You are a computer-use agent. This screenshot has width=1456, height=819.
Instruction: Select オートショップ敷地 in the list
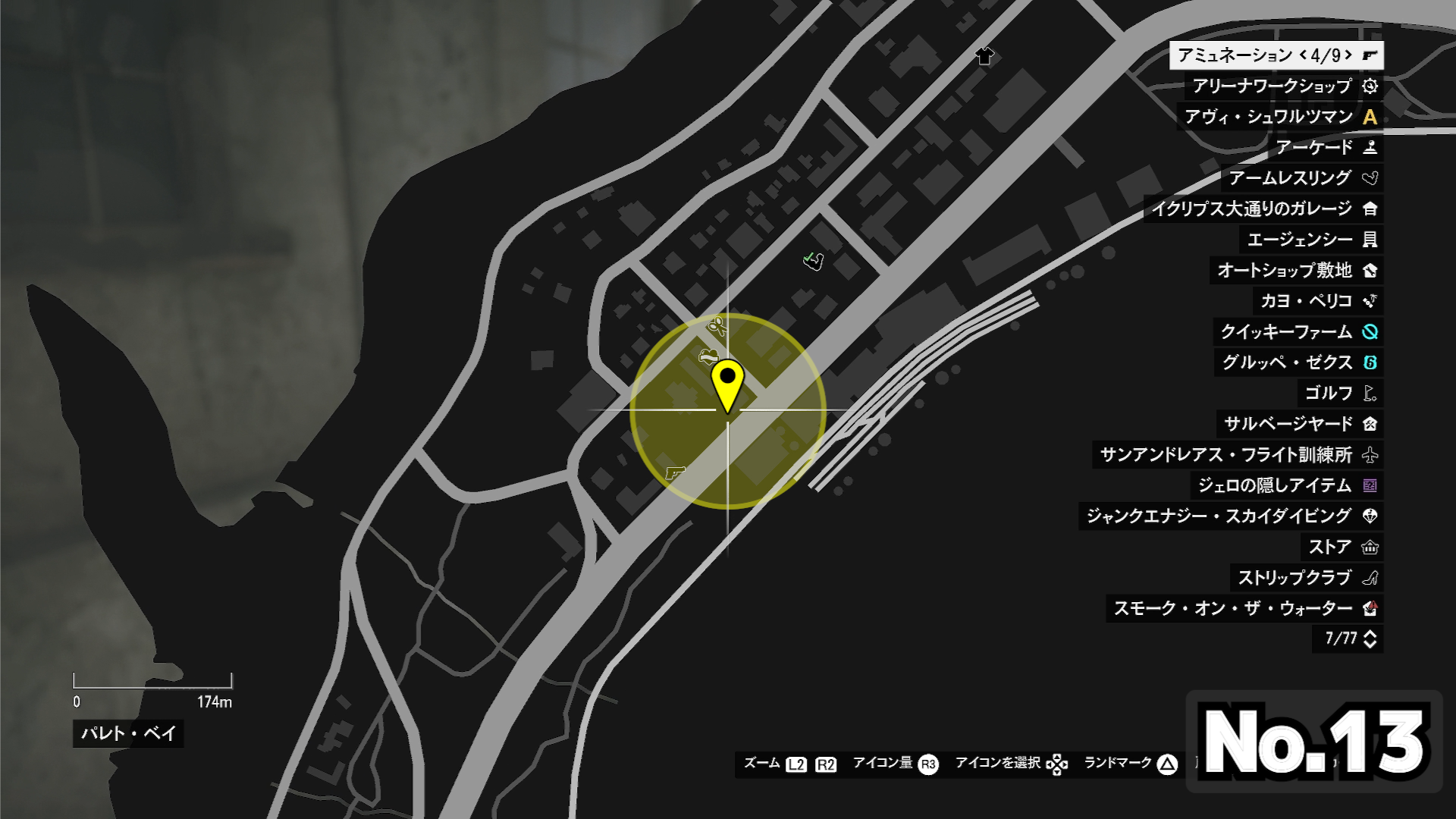[x=1296, y=270]
